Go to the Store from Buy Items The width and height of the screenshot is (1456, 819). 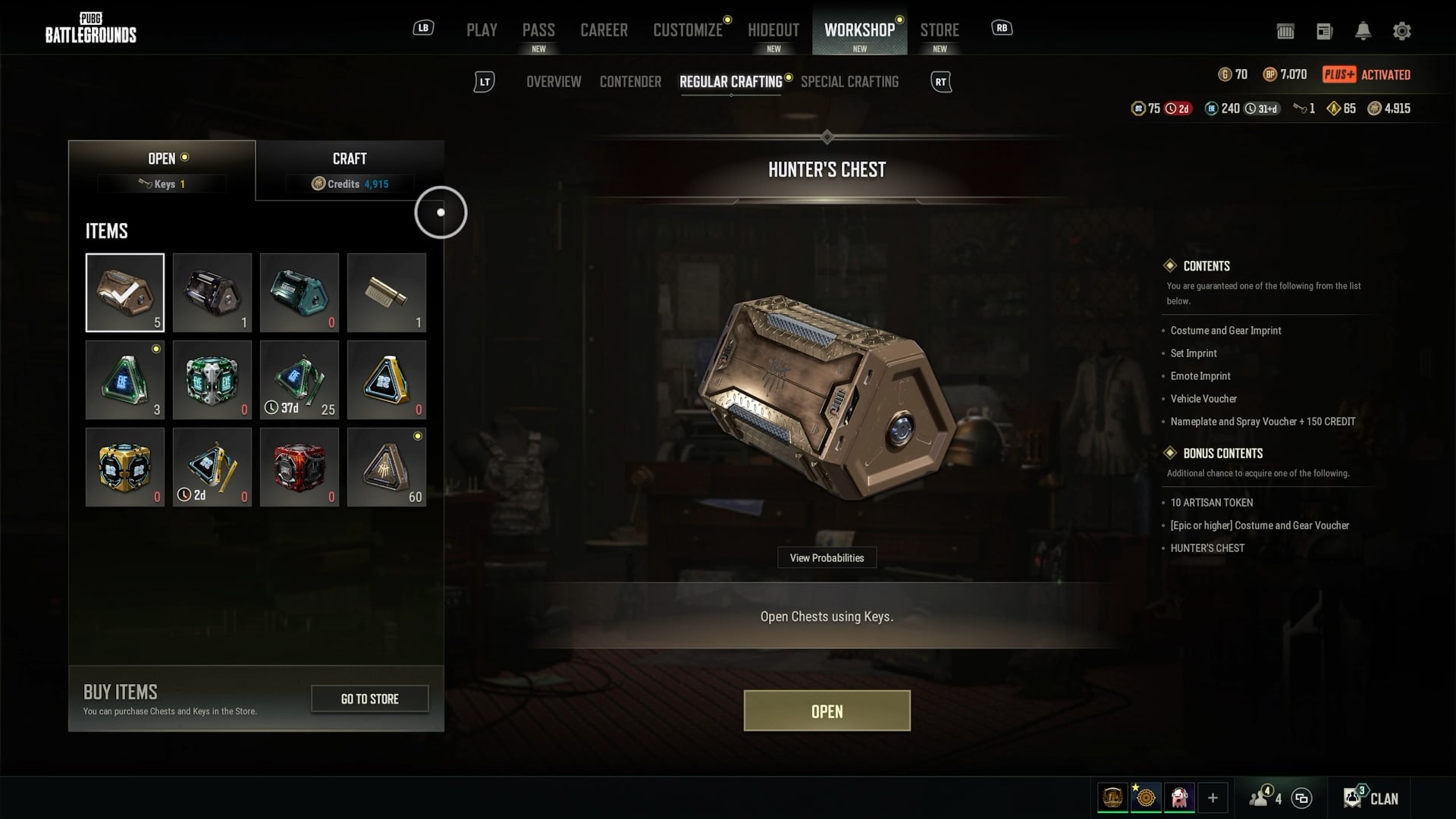pos(369,698)
